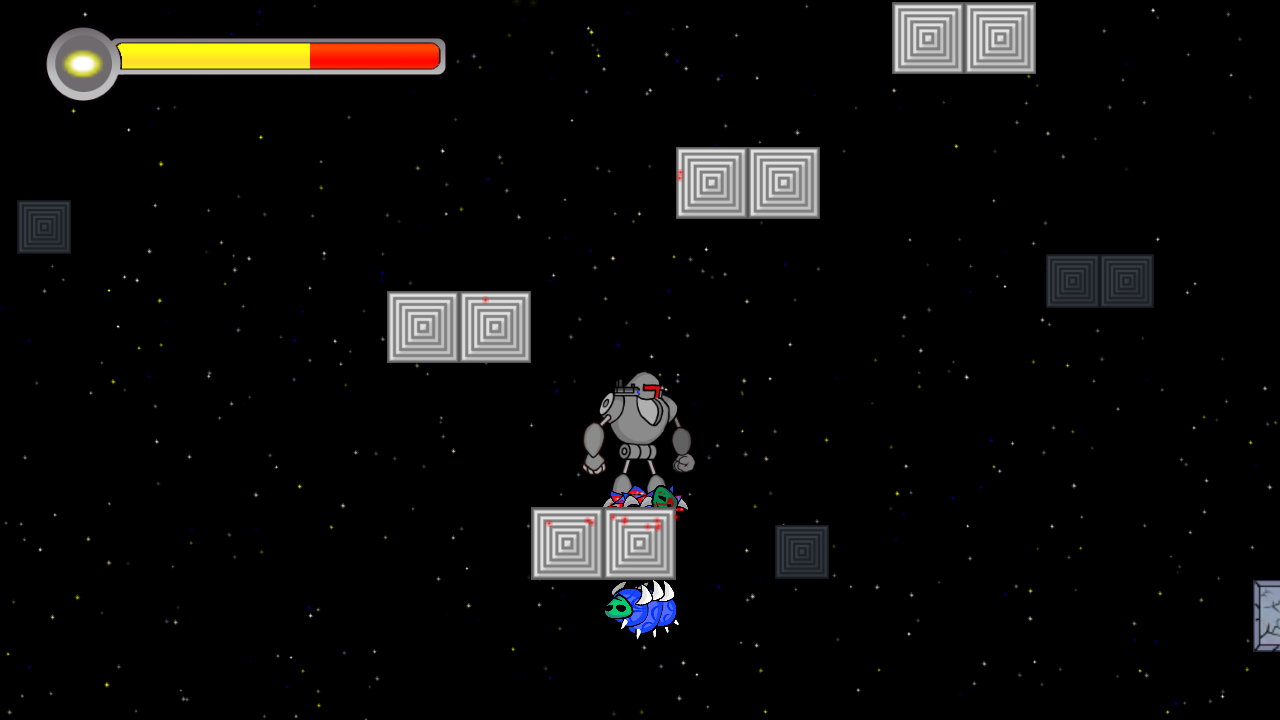Viewport: 1280px width, 720px height.
Task: Click the left crate of the upper-middle platform
Action: [712, 183]
